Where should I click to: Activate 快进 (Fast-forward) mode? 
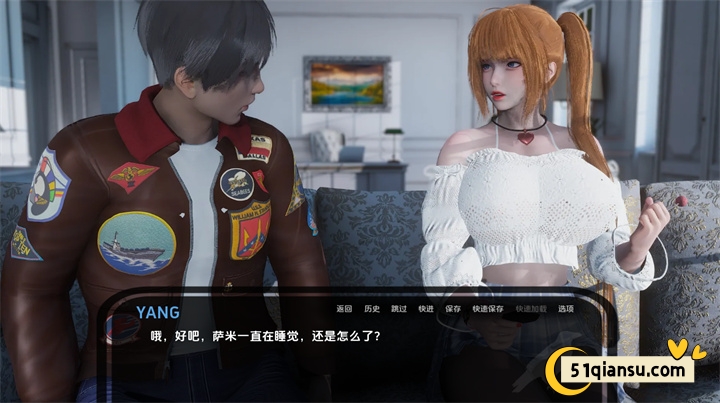click(x=426, y=308)
